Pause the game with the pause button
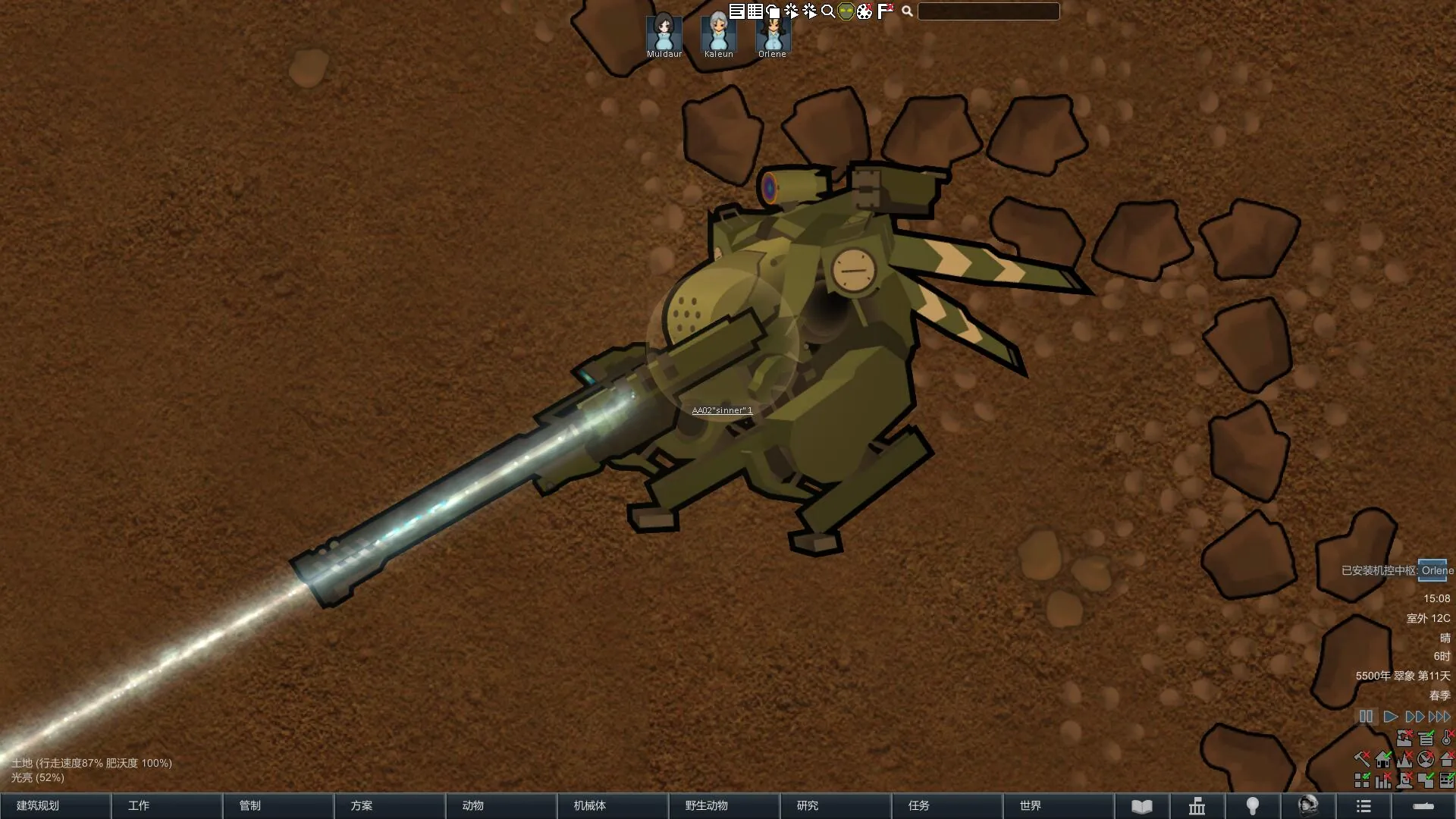1456x819 pixels. click(1366, 717)
